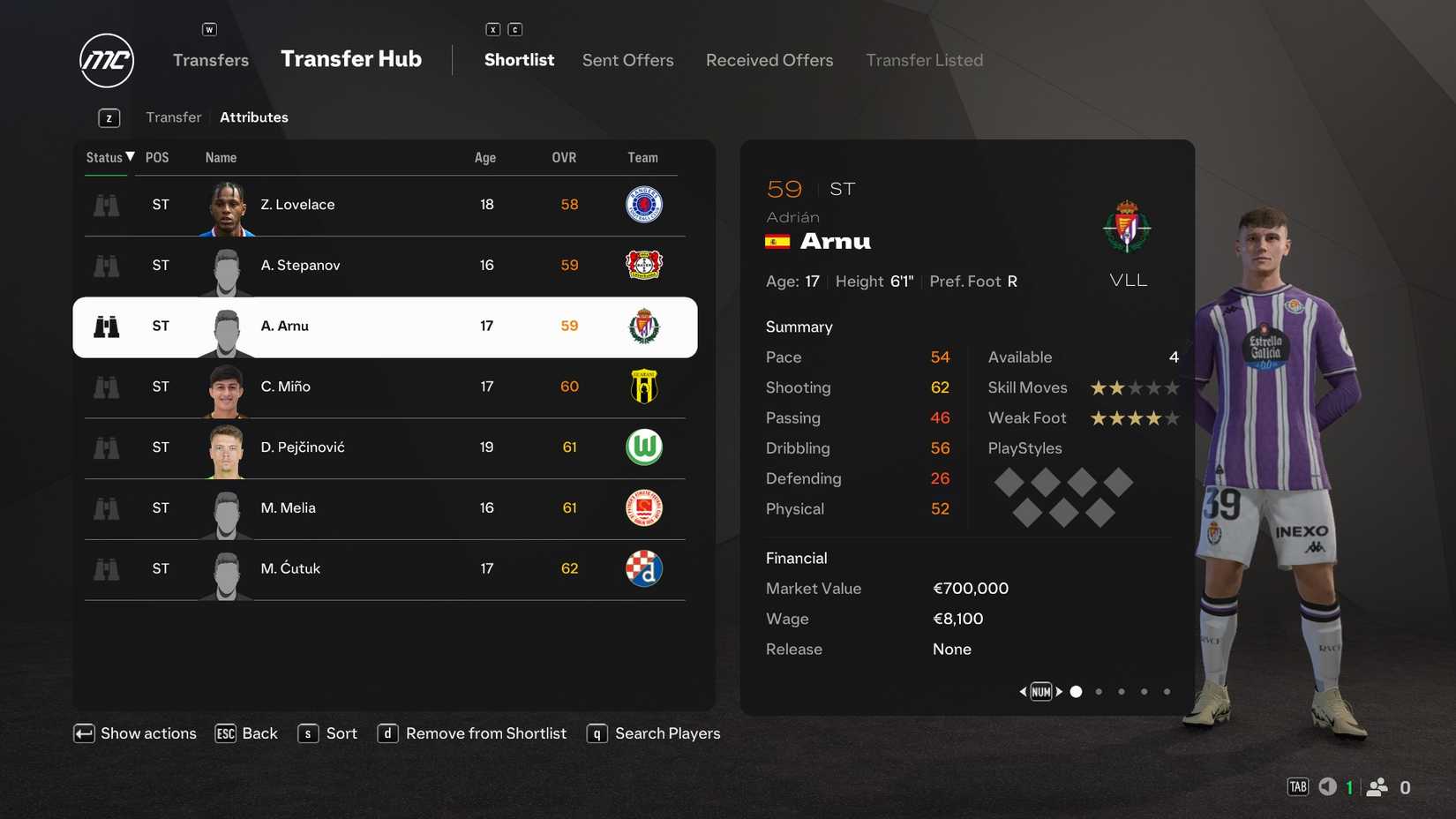Toggle the binoculars icon beside C. Miño
1456x819 pixels.
(x=106, y=387)
